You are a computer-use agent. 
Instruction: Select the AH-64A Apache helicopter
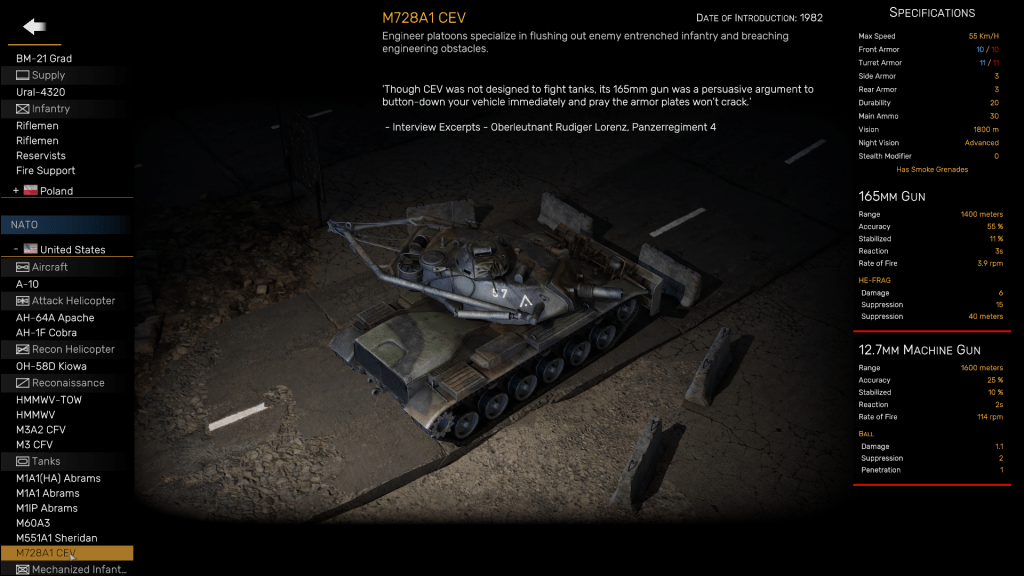coord(55,318)
